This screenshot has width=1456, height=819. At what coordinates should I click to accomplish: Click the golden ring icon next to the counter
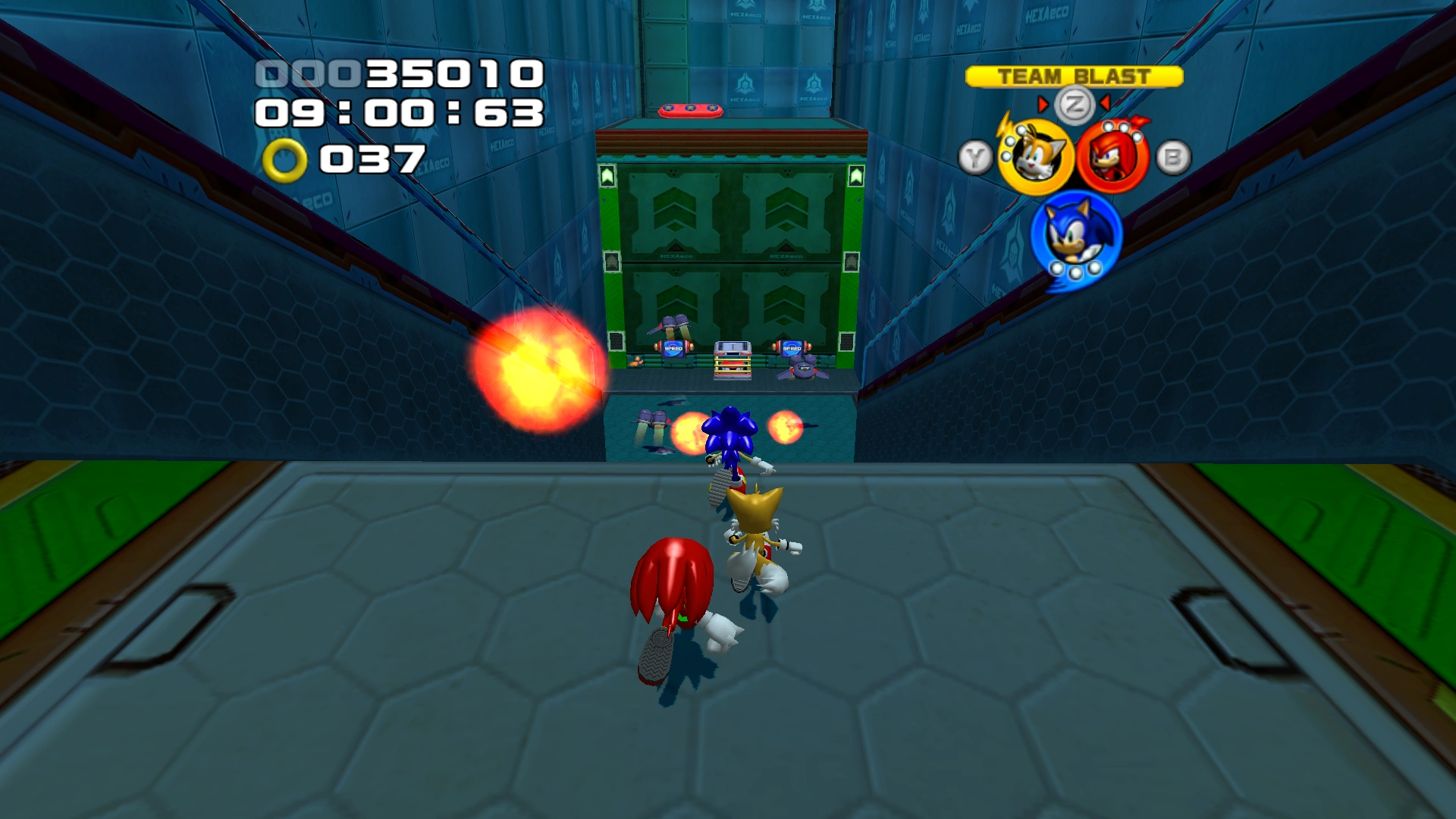287,160
